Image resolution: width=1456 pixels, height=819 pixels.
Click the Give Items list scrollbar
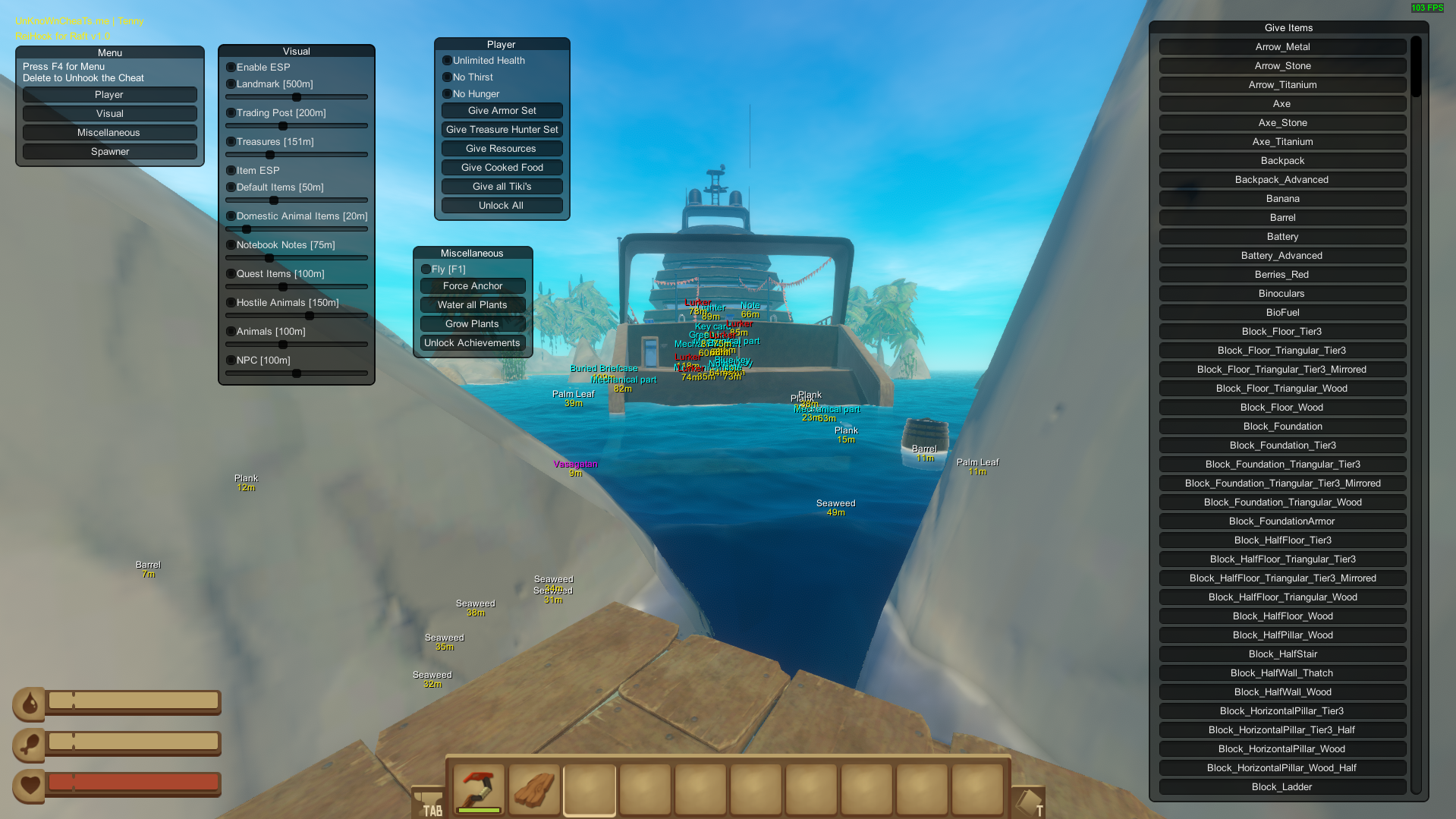[x=1416, y=68]
